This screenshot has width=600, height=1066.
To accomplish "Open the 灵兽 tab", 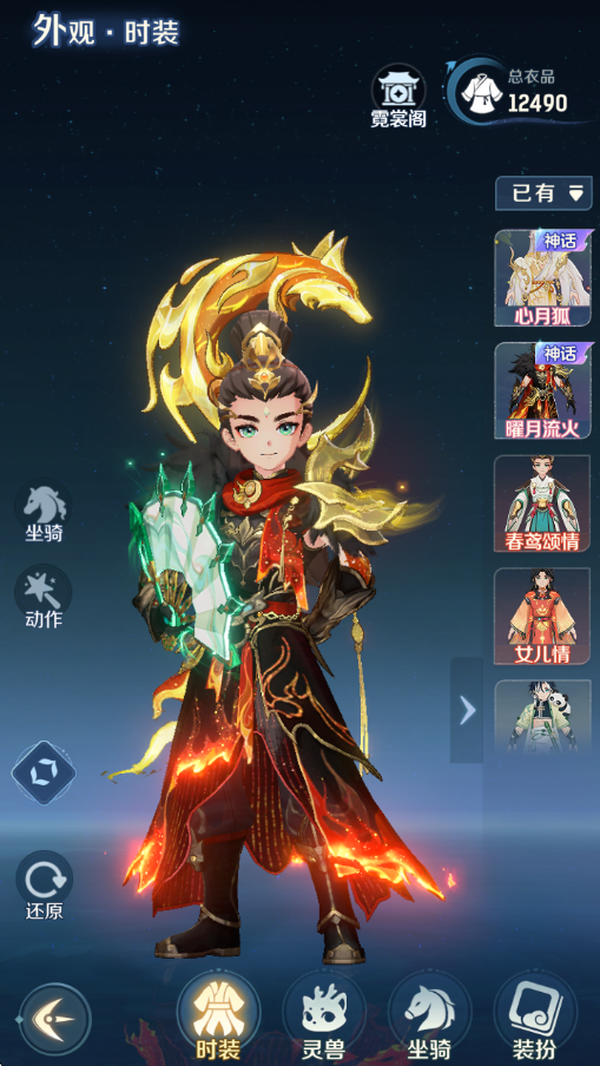I will click(323, 1018).
